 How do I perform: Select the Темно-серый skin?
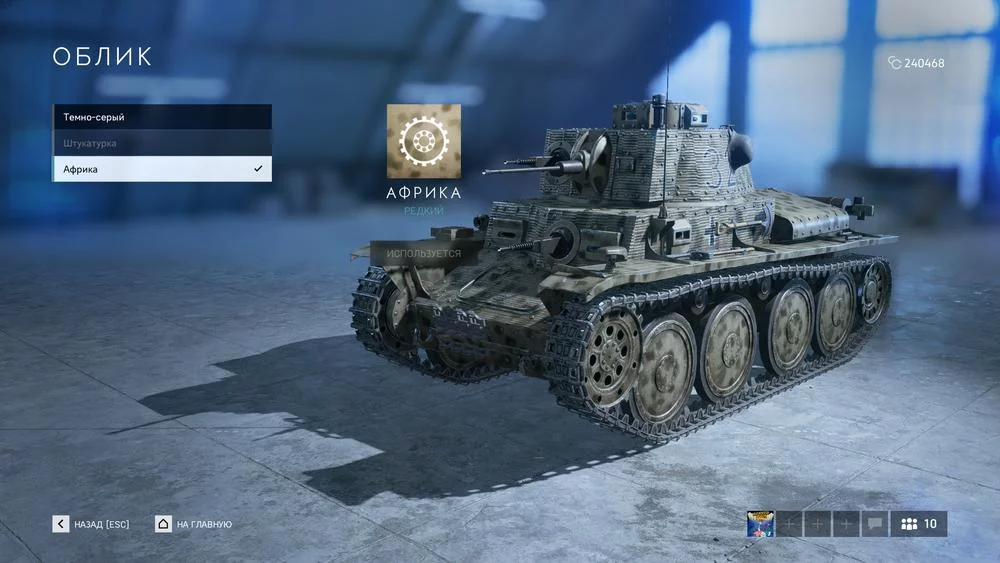[x=161, y=117]
